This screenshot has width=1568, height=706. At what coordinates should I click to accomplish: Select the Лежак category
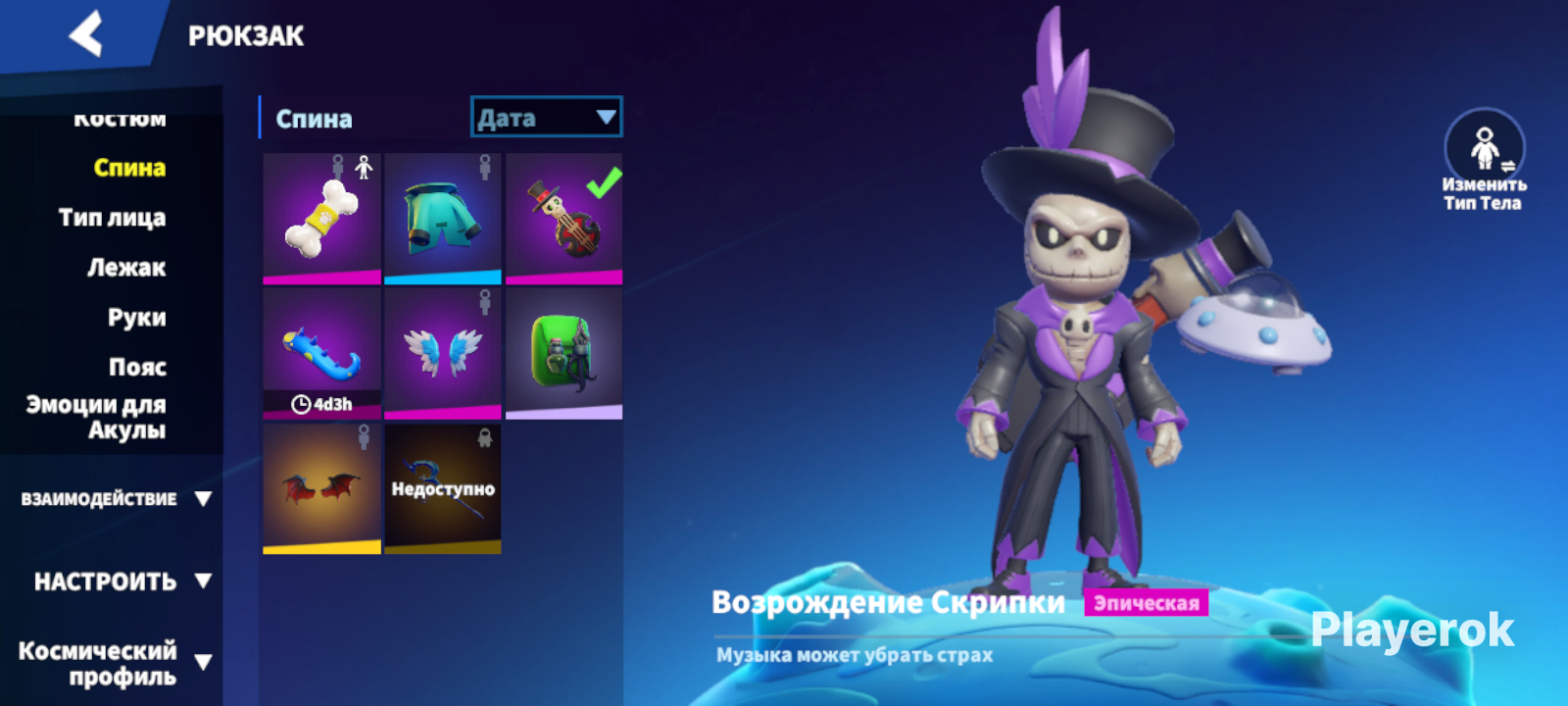[x=125, y=268]
